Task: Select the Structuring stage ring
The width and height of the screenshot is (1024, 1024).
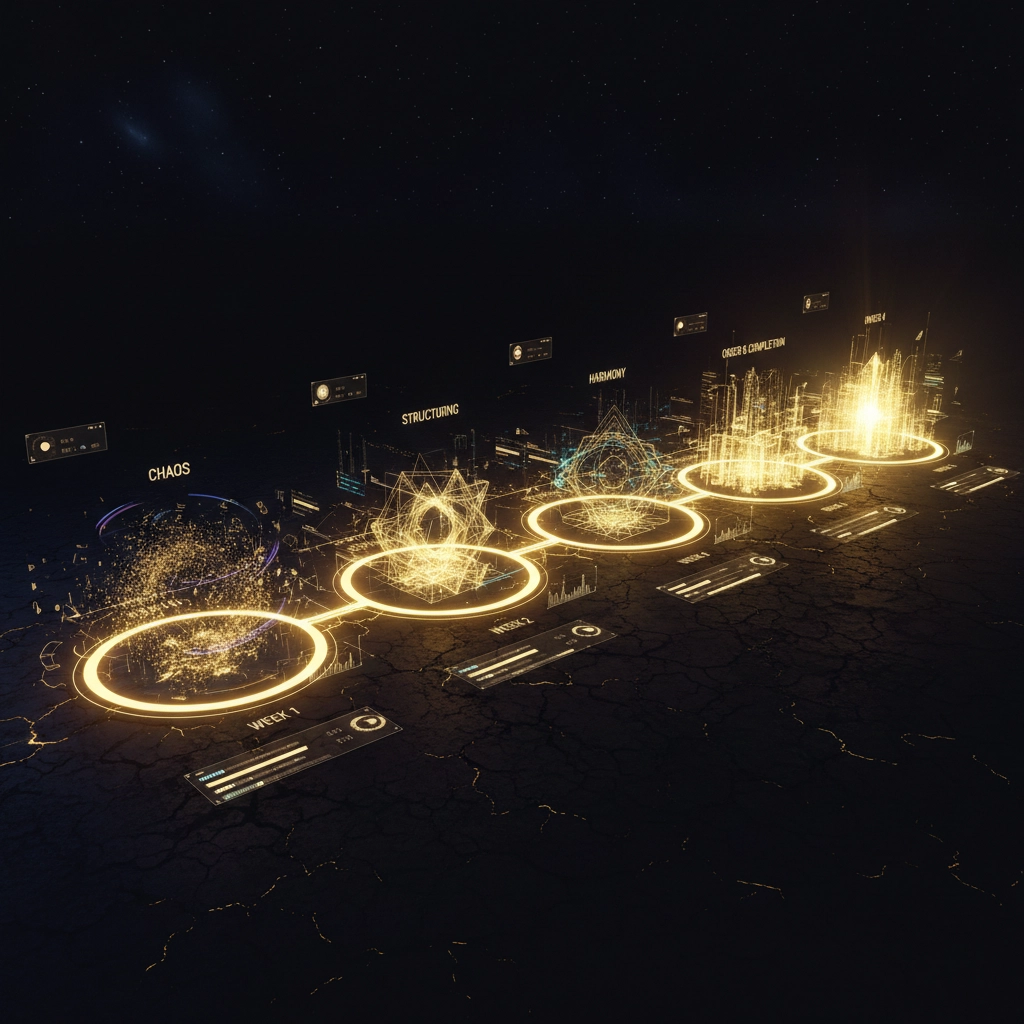Action: (440, 580)
